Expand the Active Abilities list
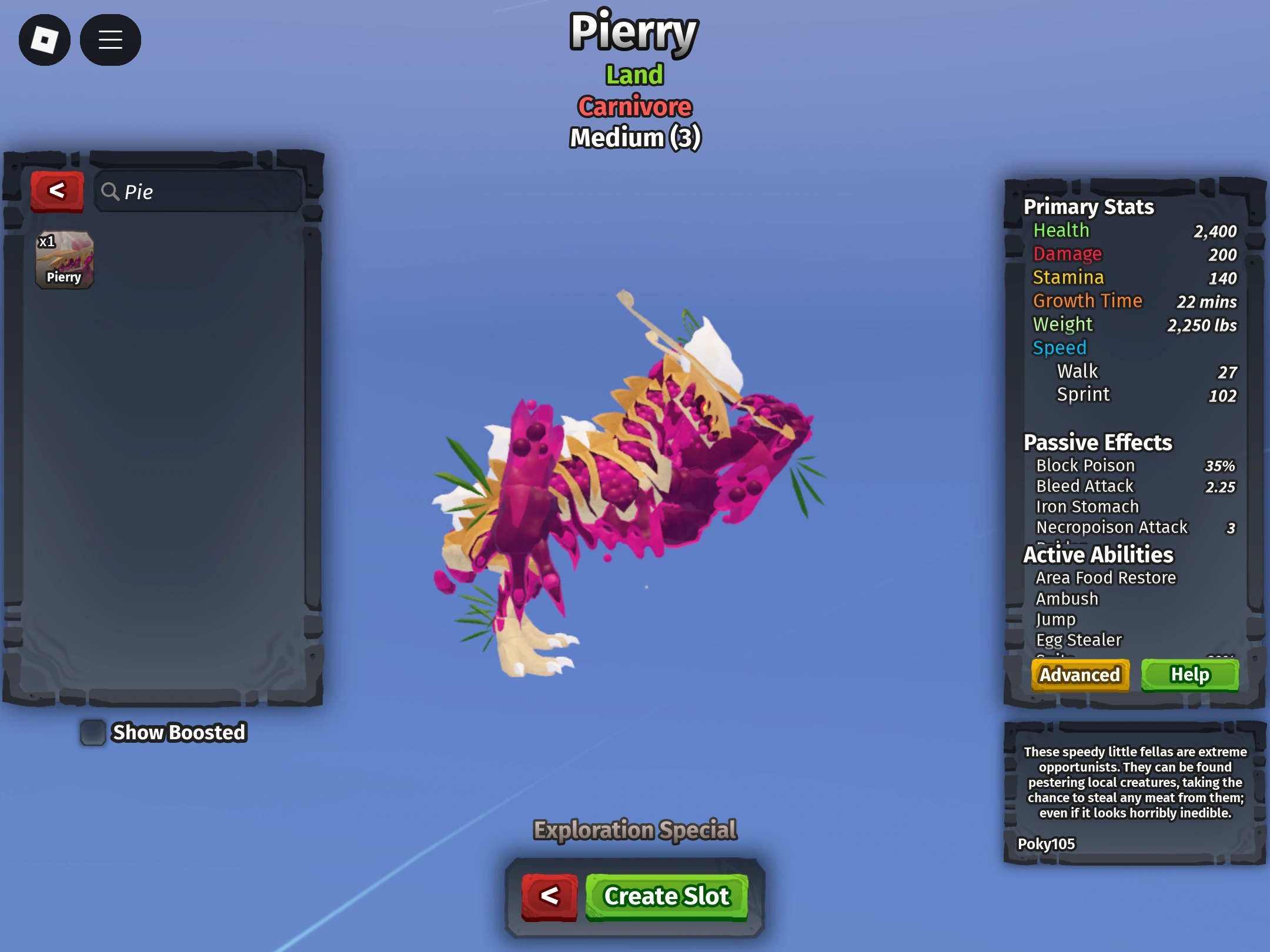This screenshot has width=1270, height=952. point(1098,554)
